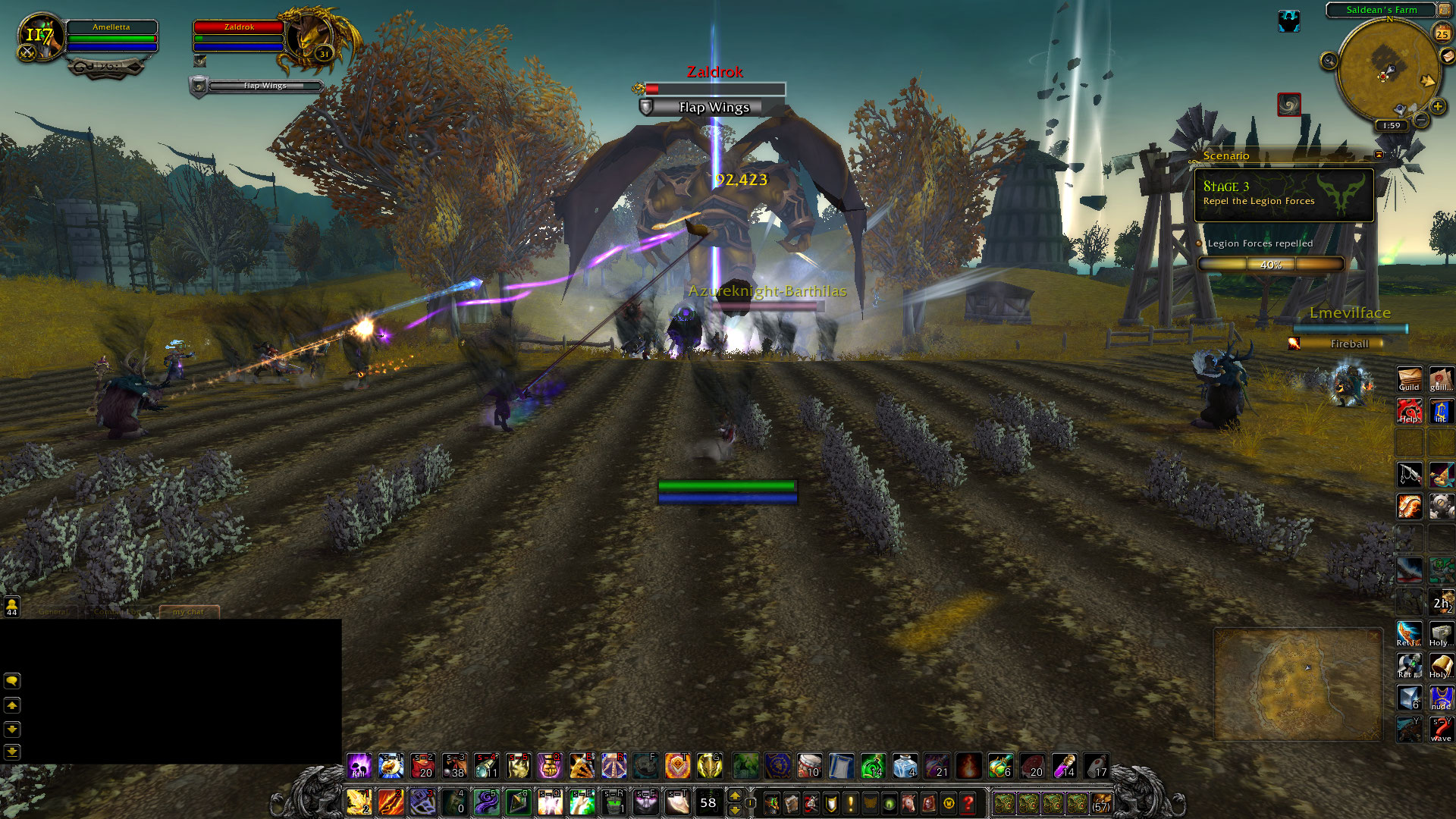Use the red Help macro icon
The width and height of the screenshot is (1456, 819).
1409,411
